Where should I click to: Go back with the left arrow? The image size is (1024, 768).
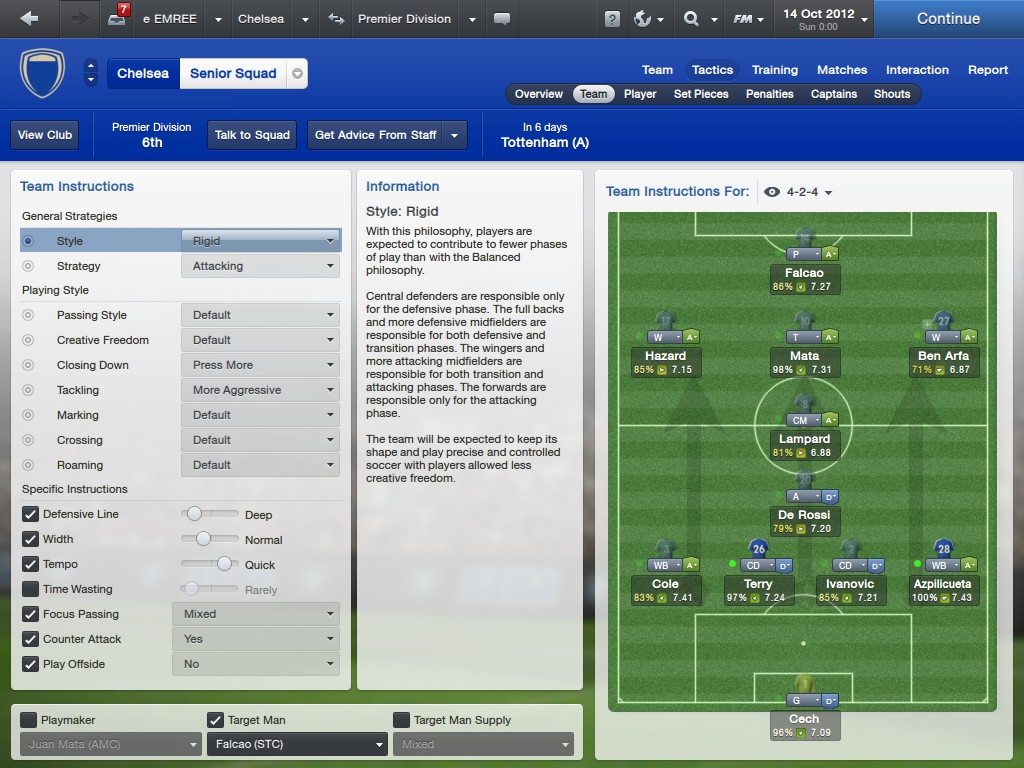29,19
